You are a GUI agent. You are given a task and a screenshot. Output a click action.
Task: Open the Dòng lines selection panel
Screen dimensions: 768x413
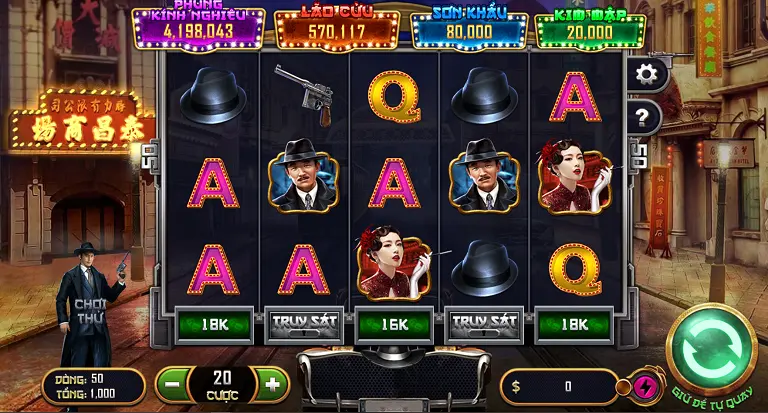93,386
